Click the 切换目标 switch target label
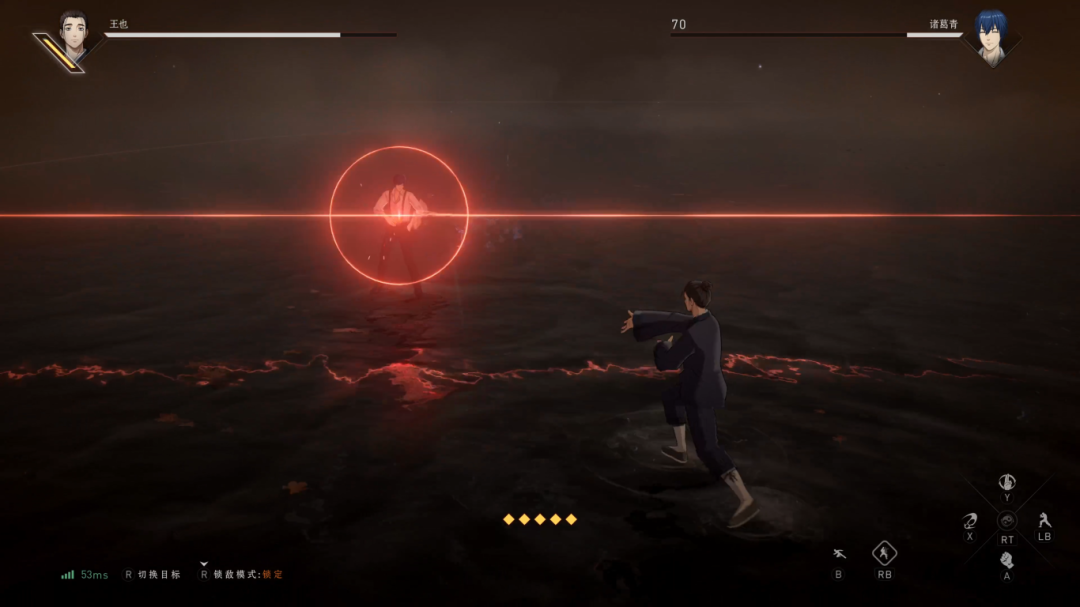This screenshot has width=1080, height=607. point(158,574)
